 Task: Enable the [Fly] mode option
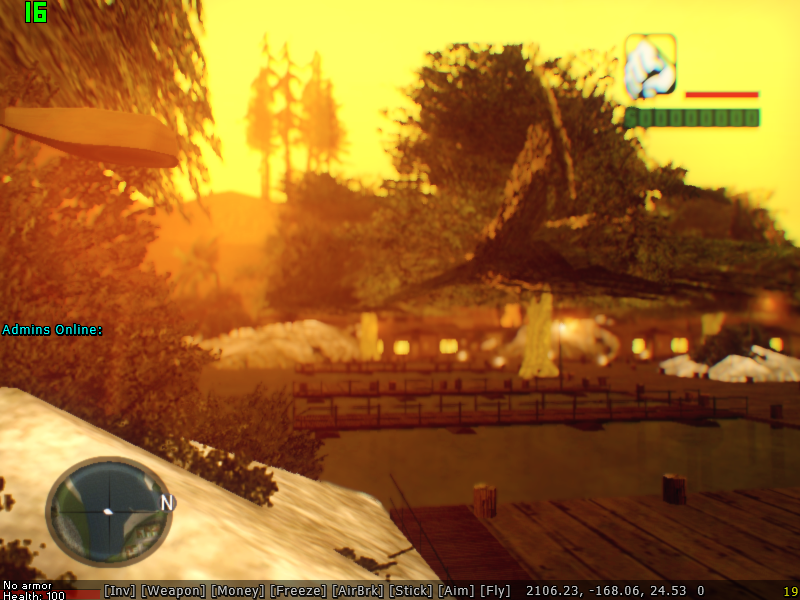pos(495,591)
